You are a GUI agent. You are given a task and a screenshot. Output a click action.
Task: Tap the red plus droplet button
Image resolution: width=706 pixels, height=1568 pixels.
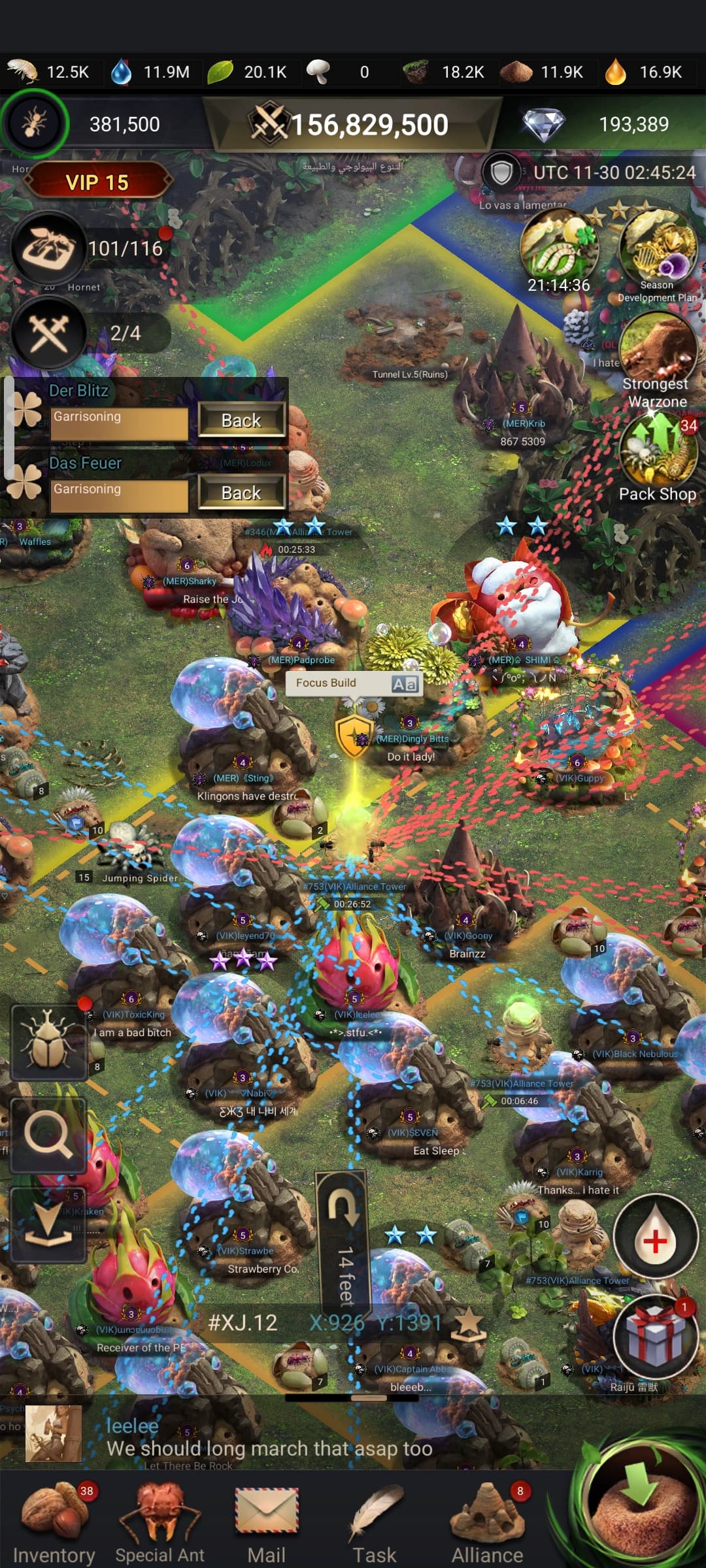(655, 1240)
